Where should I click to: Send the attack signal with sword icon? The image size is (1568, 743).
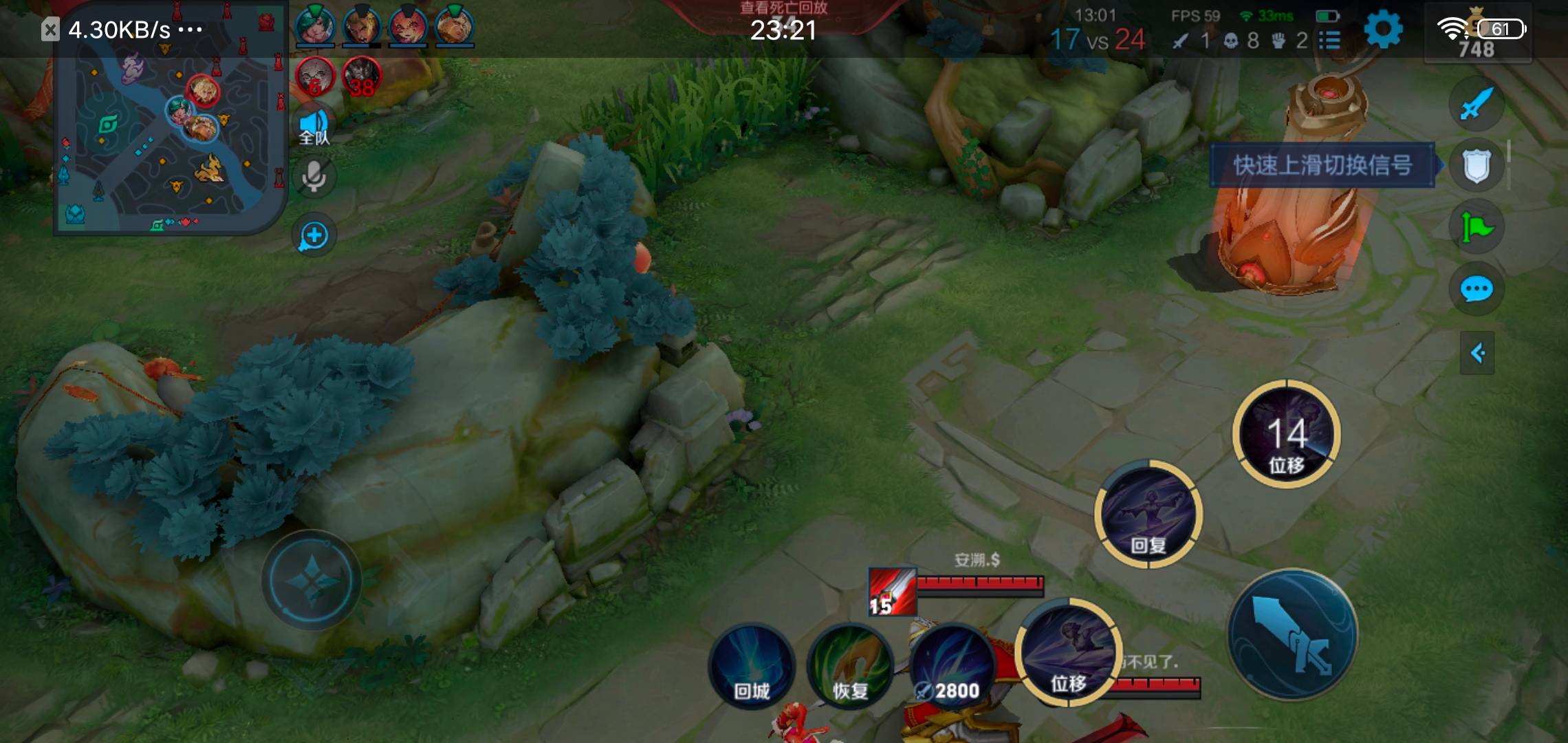coord(1476,105)
